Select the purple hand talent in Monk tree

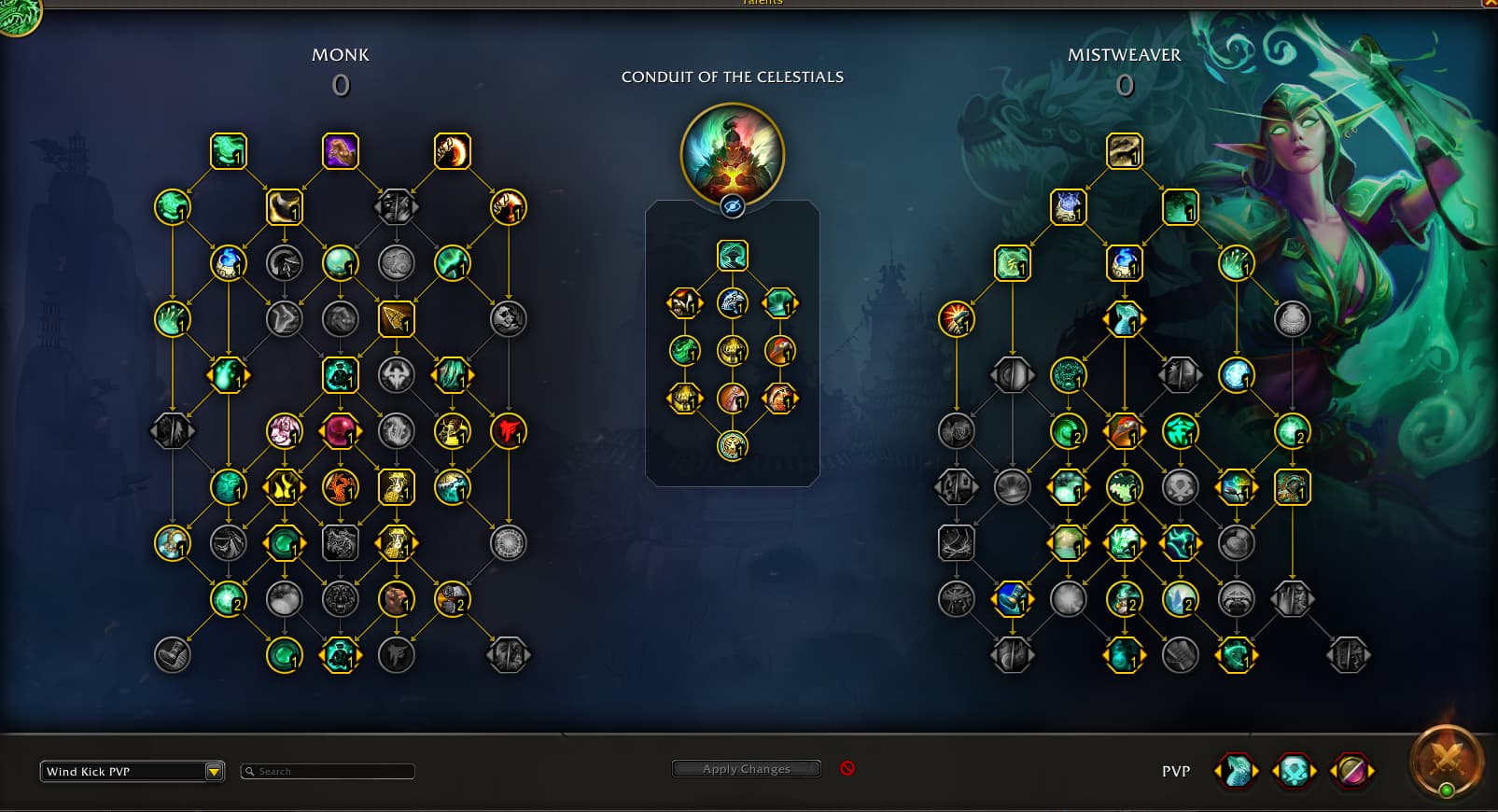pyautogui.click(x=341, y=151)
